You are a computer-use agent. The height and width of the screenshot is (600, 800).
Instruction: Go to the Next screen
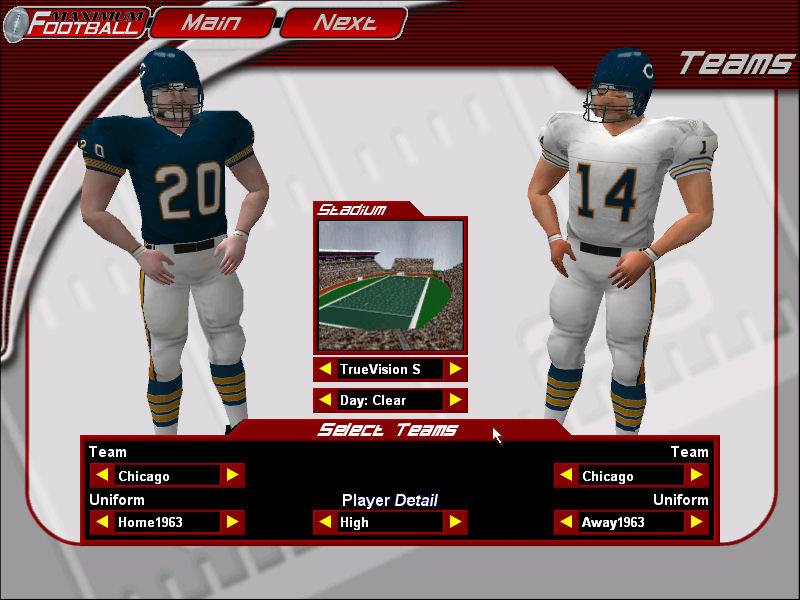[x=344, y=22]
